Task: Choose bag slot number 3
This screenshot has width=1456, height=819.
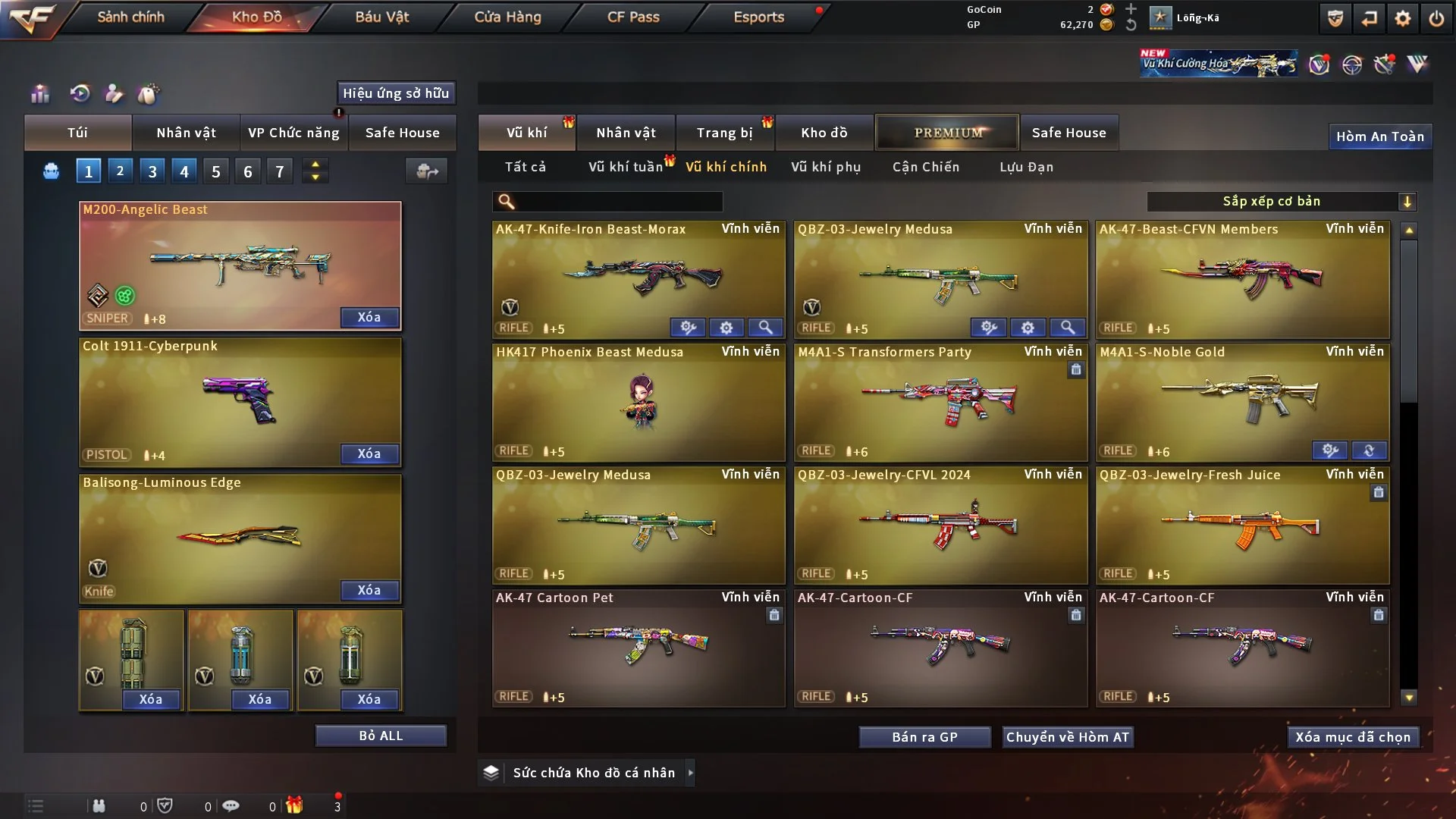Action: 152,171
